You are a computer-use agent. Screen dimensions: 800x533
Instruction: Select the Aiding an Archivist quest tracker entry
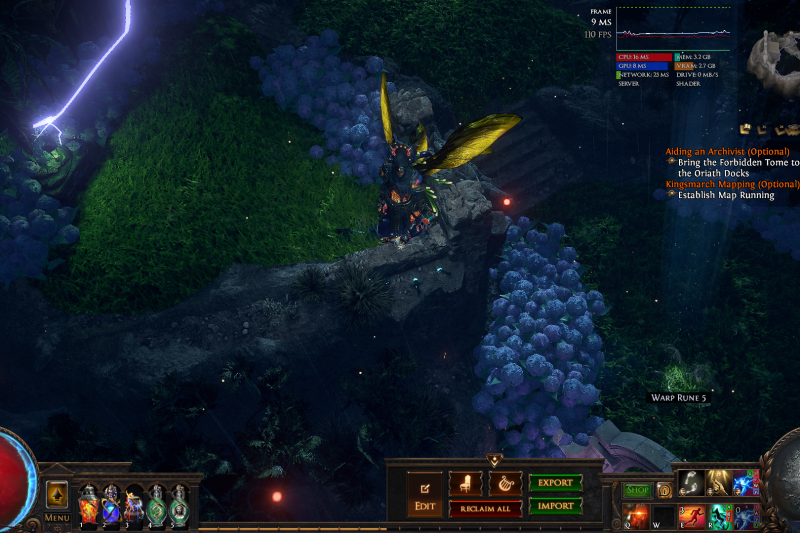(727, 151)
